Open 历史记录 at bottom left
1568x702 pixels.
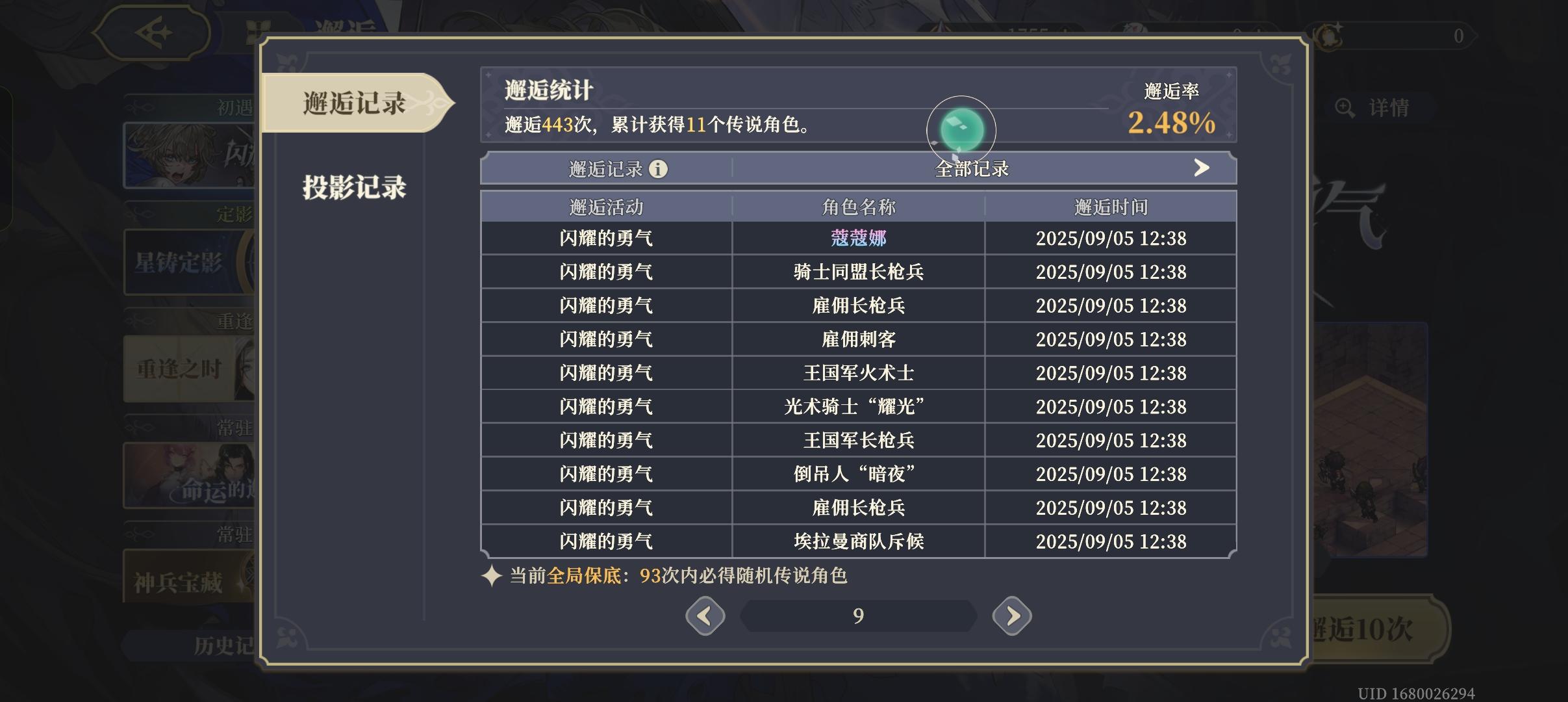pos(214,647)
